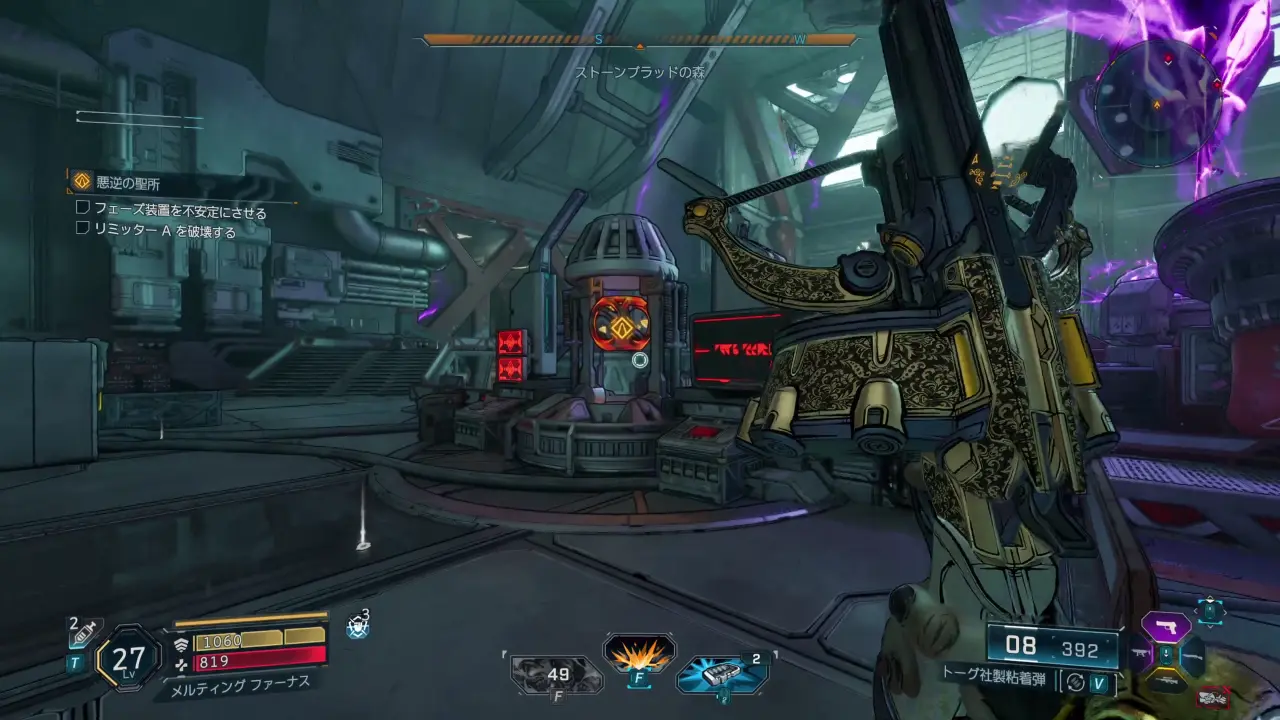Choose the purple pistol weapon slot
This screenshot has width=1280, height=720.
point(1166,627)
